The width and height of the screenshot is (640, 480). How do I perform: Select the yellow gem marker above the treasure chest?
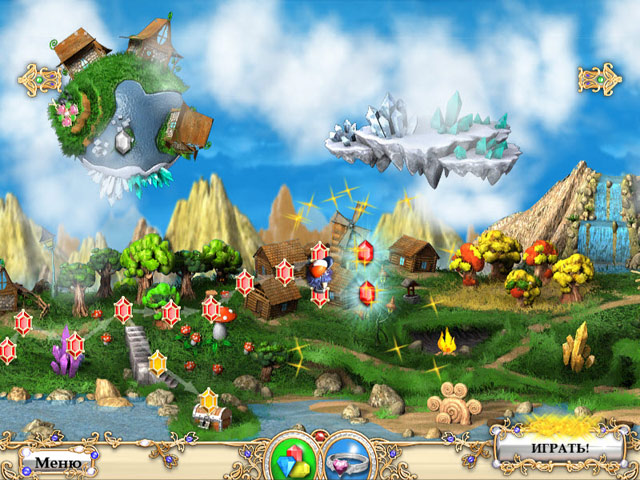tap(208, 400)
